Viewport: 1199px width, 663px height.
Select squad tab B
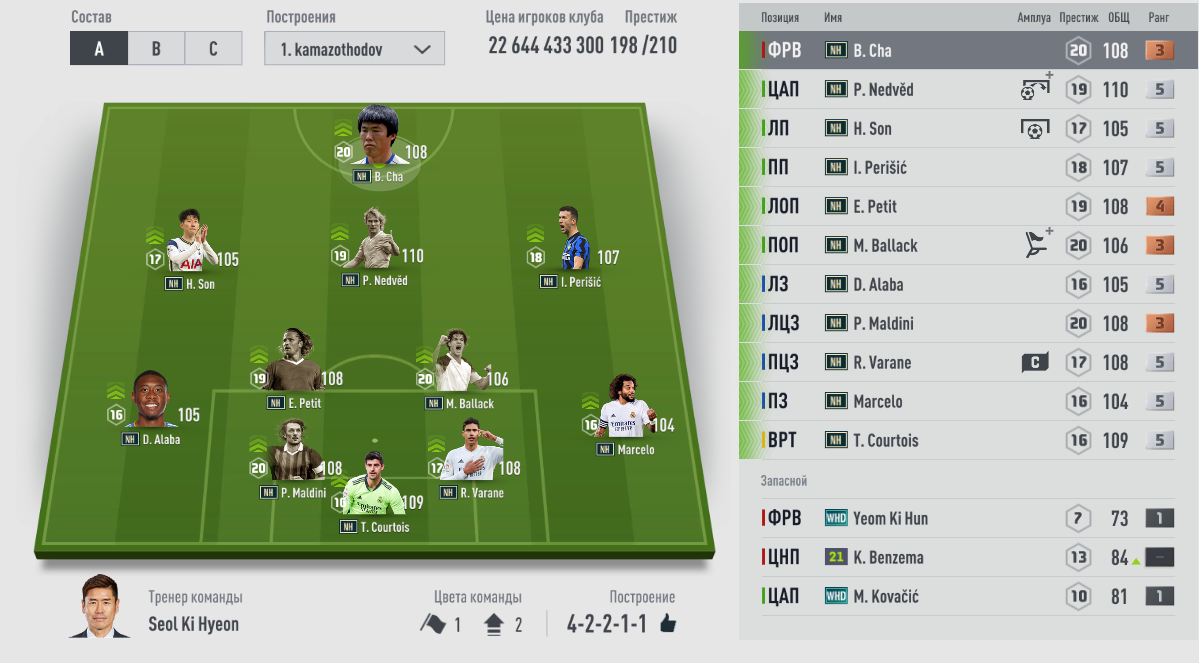tap(156, 49)
